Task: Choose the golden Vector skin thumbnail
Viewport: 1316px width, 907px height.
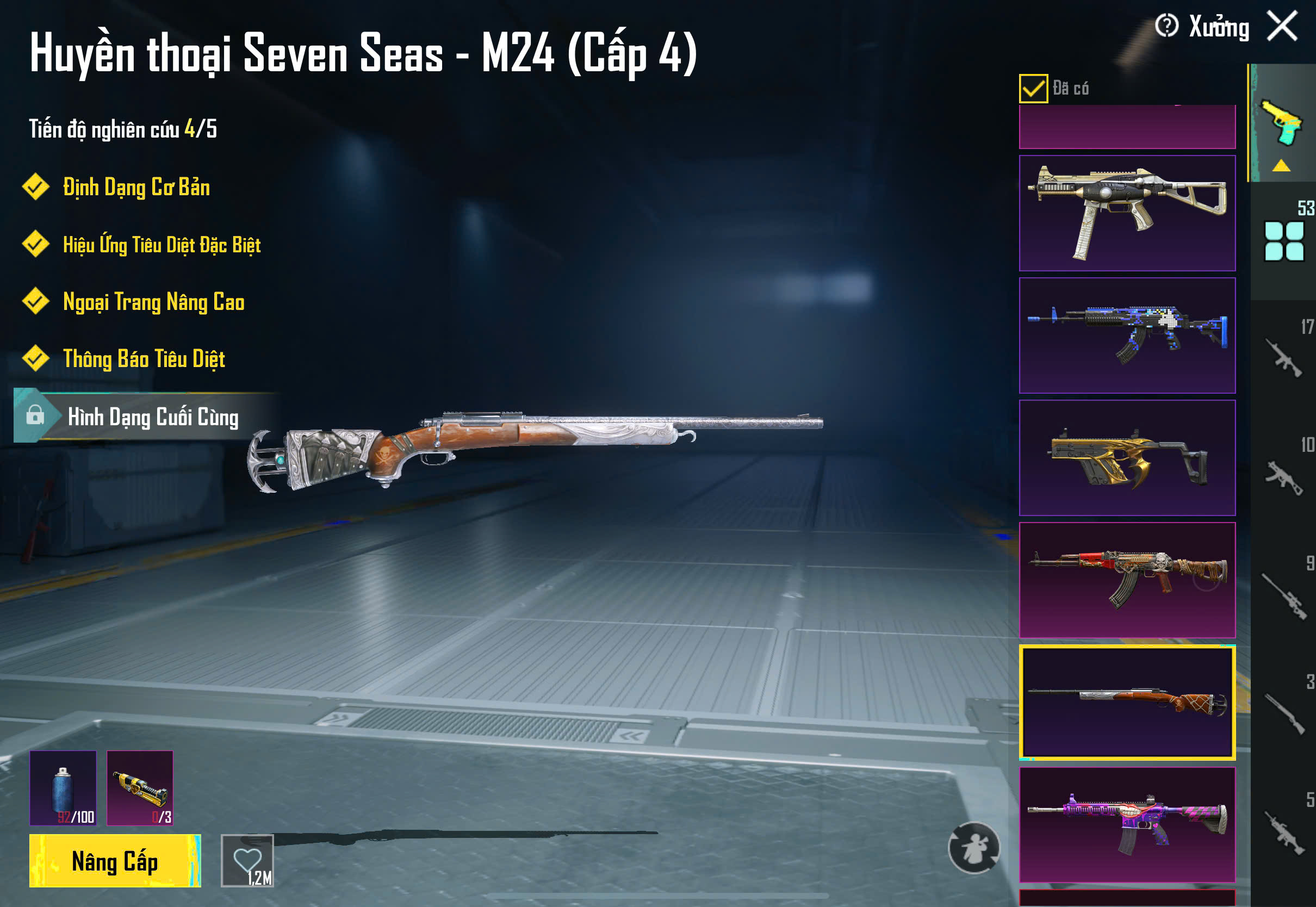Action: click(x=1127, y=457)
